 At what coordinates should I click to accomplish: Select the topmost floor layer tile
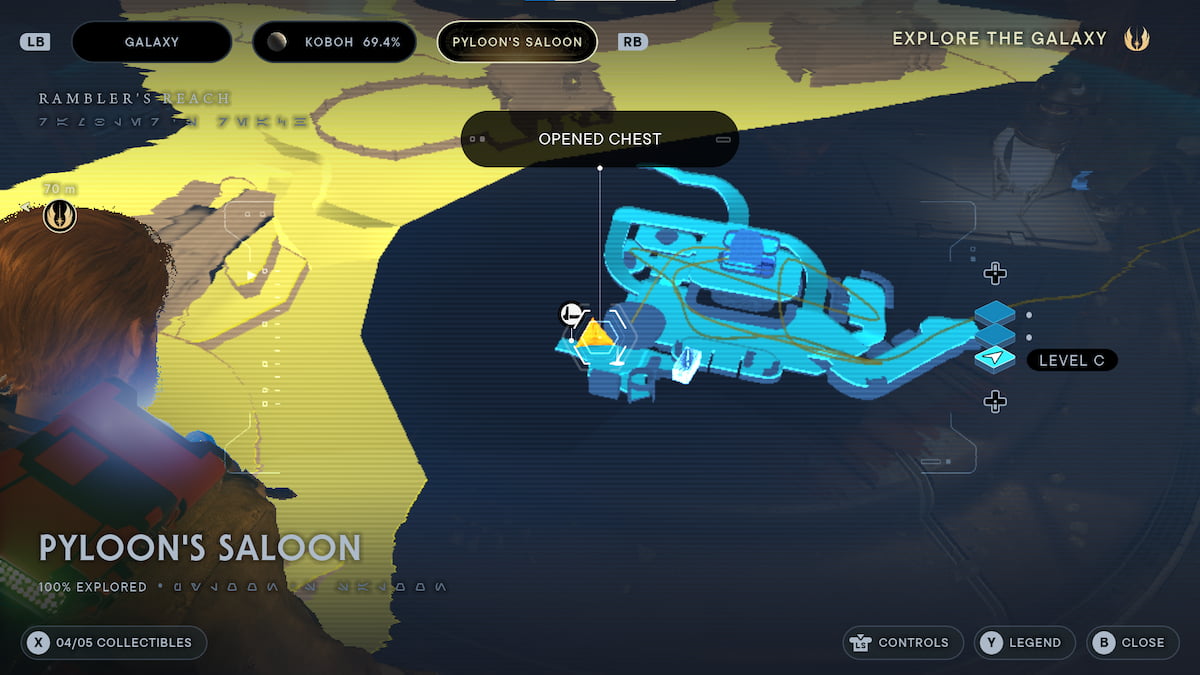(994, 314)
